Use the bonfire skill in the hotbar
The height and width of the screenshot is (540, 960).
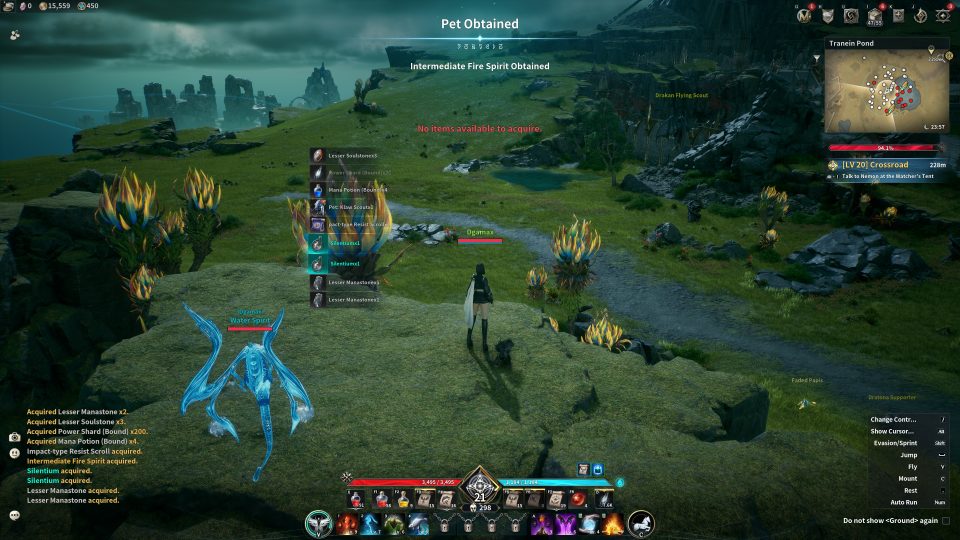tap(613, 523)
